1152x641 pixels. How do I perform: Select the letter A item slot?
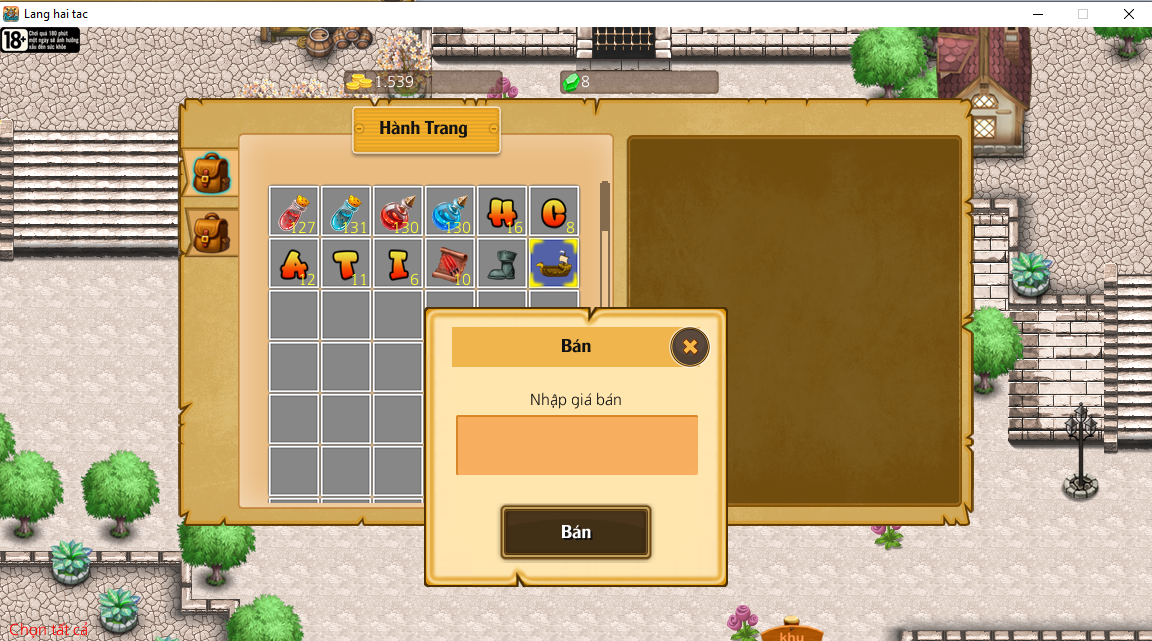click(x=294, y=264)
